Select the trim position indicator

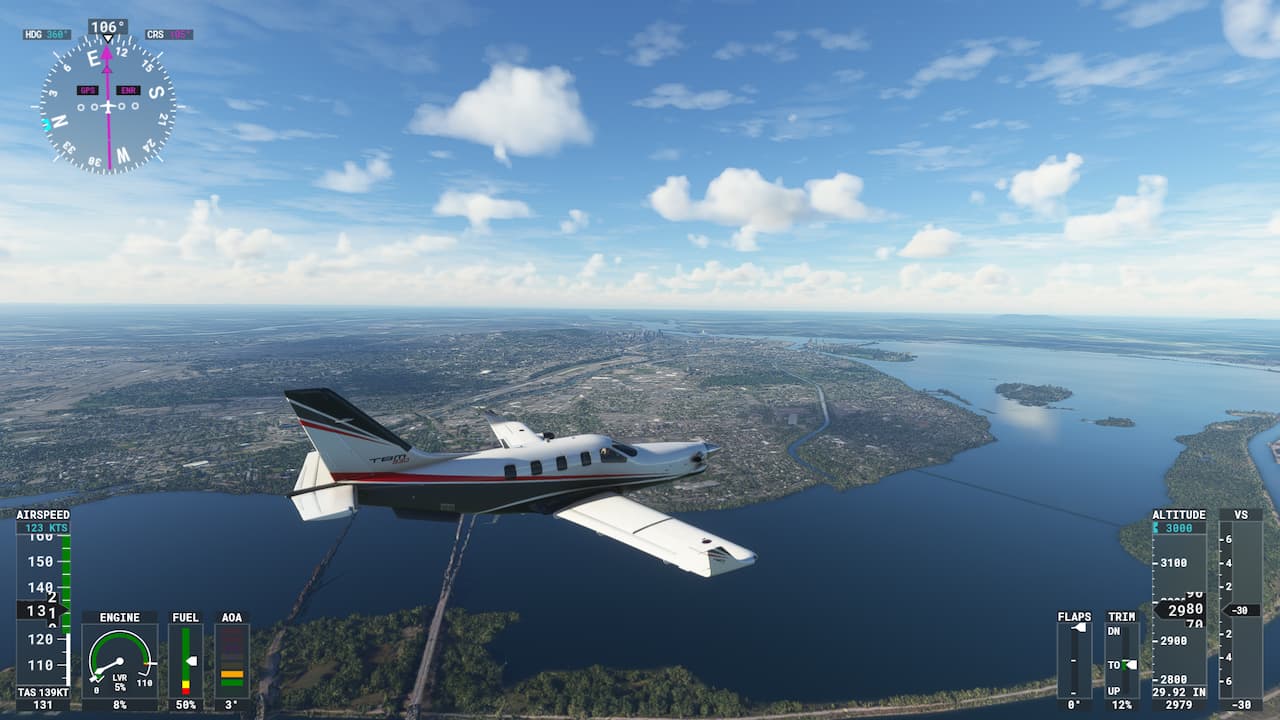(1122, 660)
